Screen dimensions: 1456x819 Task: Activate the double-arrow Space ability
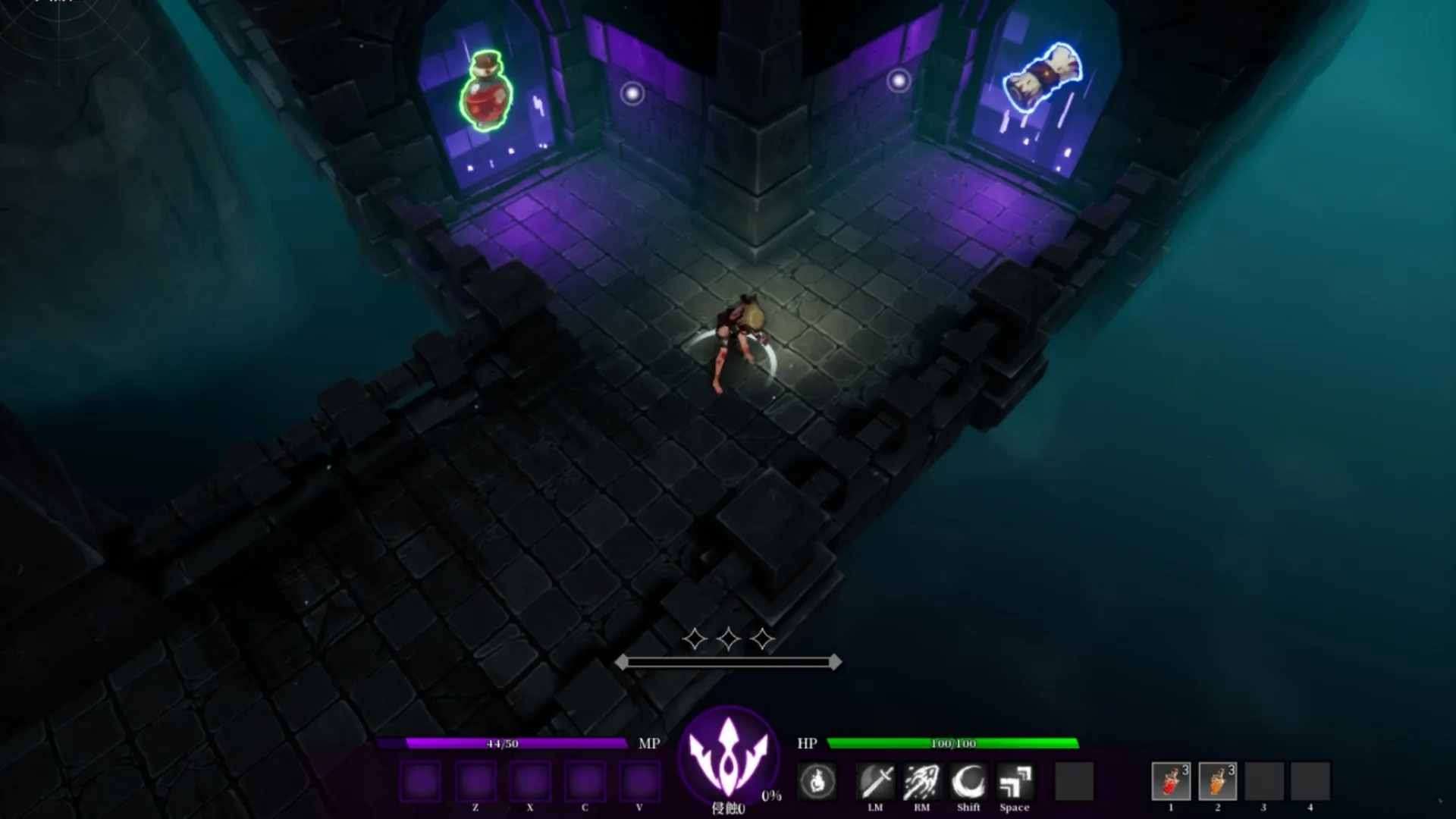tap(1015, 781)
